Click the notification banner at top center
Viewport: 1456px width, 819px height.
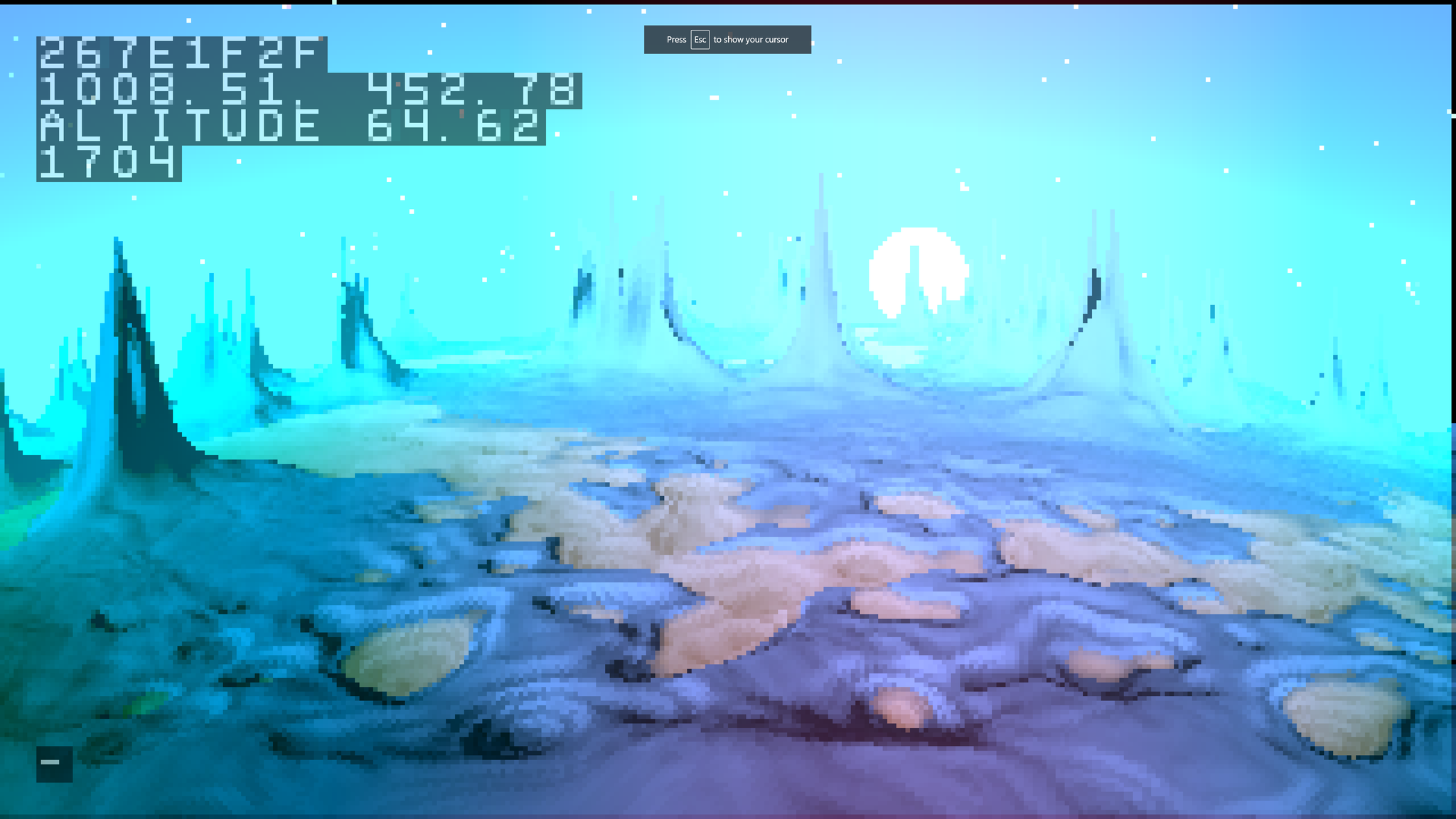[727, 39]
